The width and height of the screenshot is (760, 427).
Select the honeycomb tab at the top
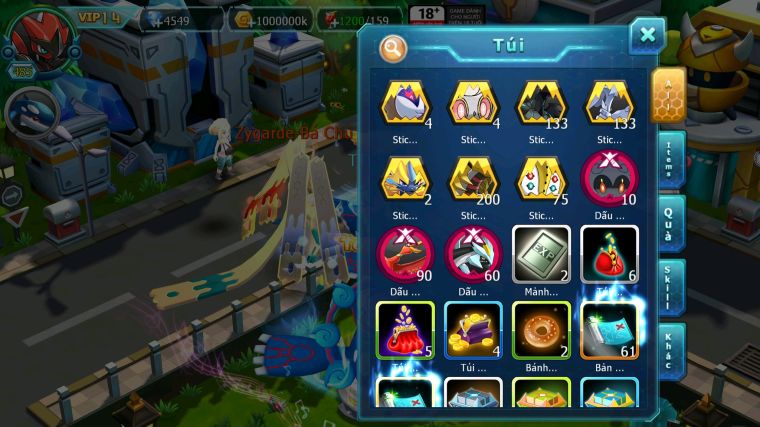pyautogui.click(x=668, y=93)
